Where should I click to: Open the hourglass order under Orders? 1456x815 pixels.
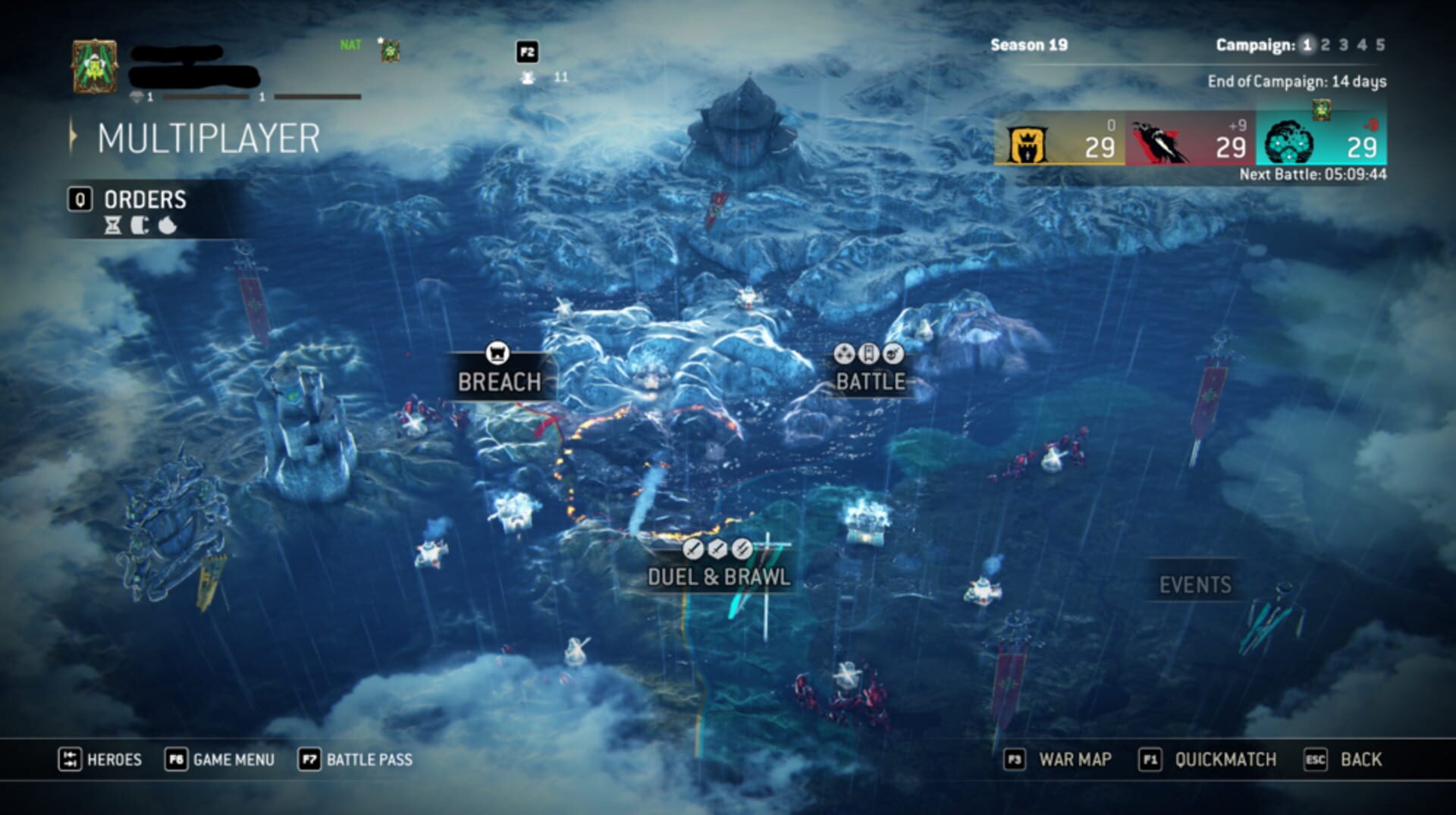[x=112, y=225]
